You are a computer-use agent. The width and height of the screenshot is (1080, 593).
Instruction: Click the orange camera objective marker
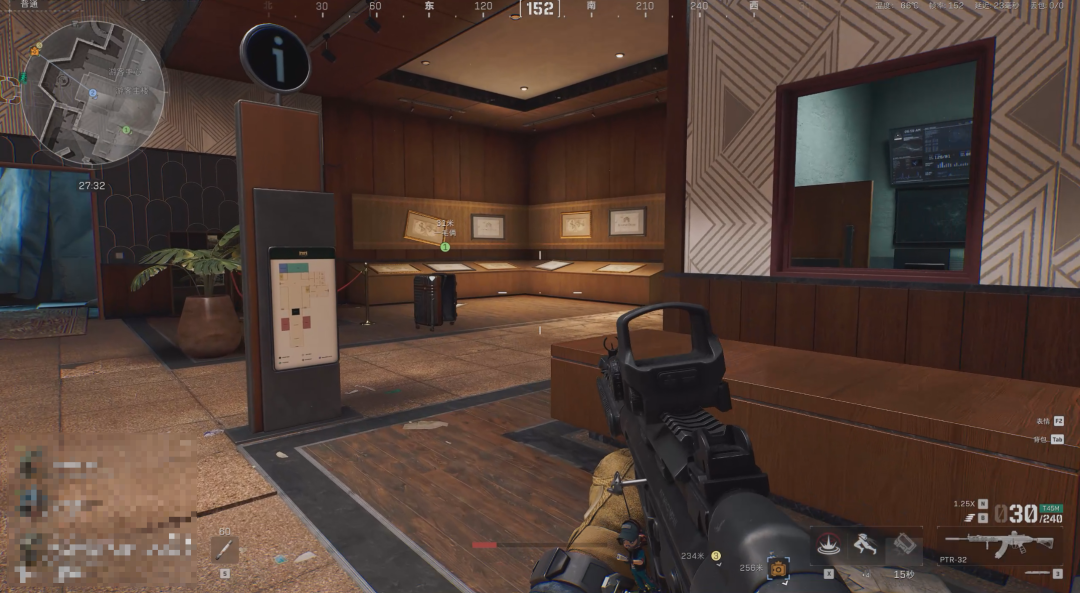tap(777, 568)
